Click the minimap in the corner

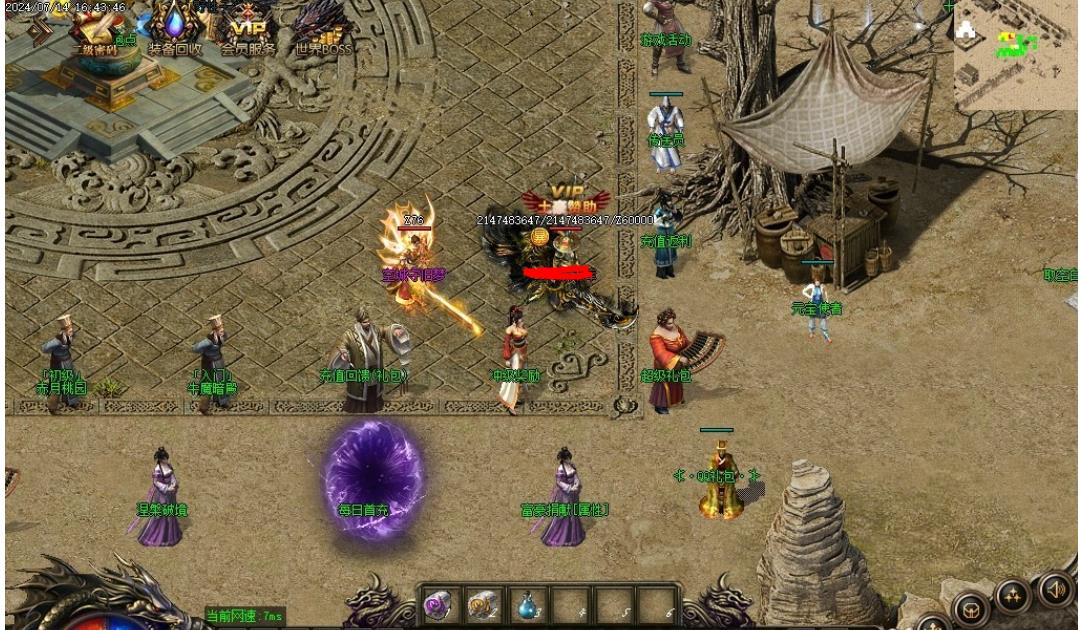pos(1014,54)
